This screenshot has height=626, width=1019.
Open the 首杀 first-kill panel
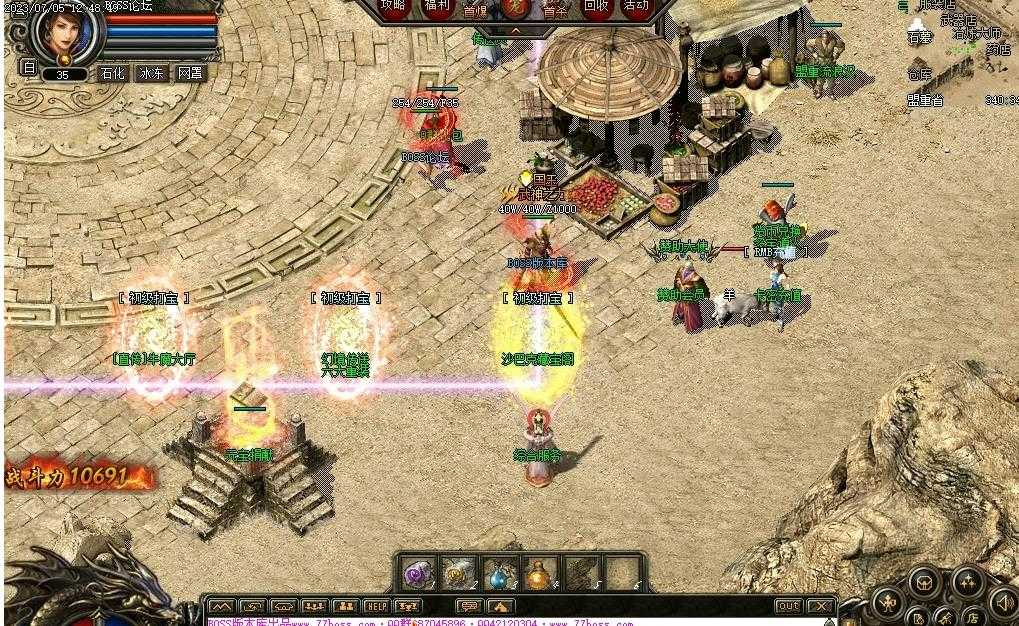555,9
